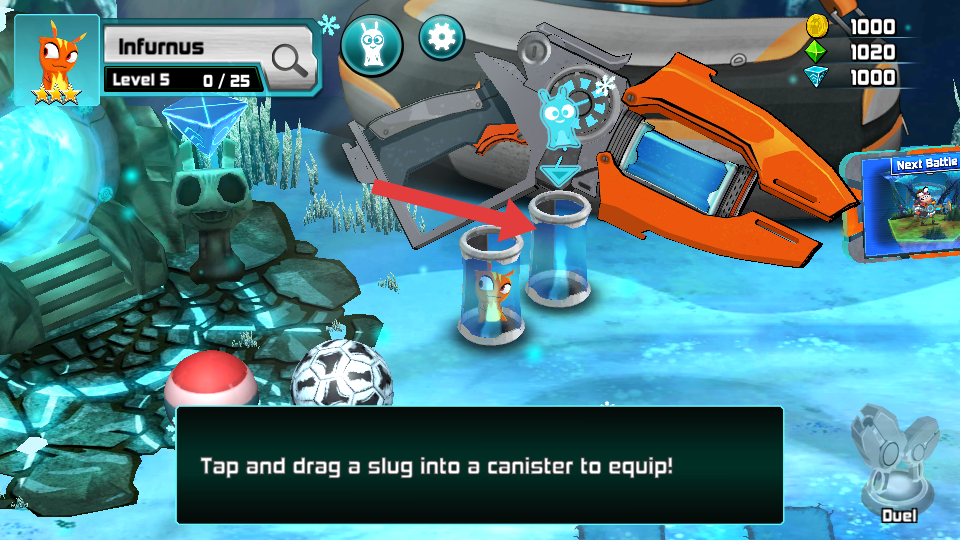Viewport: 960px width, 540px height.
Task: Click the magnifying glass search button
Action: (290, 60)
